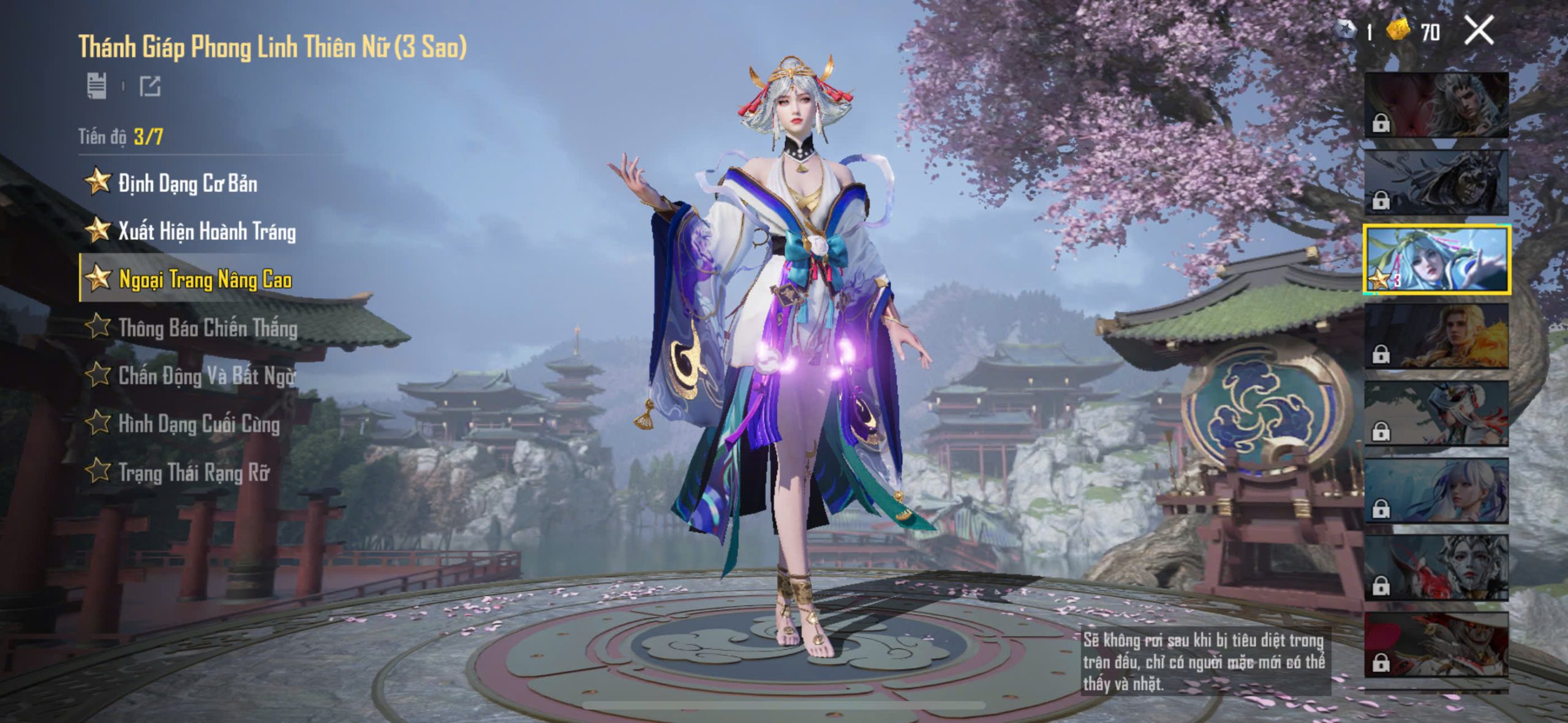
Task: Preview Thông Báo Chiến Thắng upgrade
Action: click(x=208, y=328)
